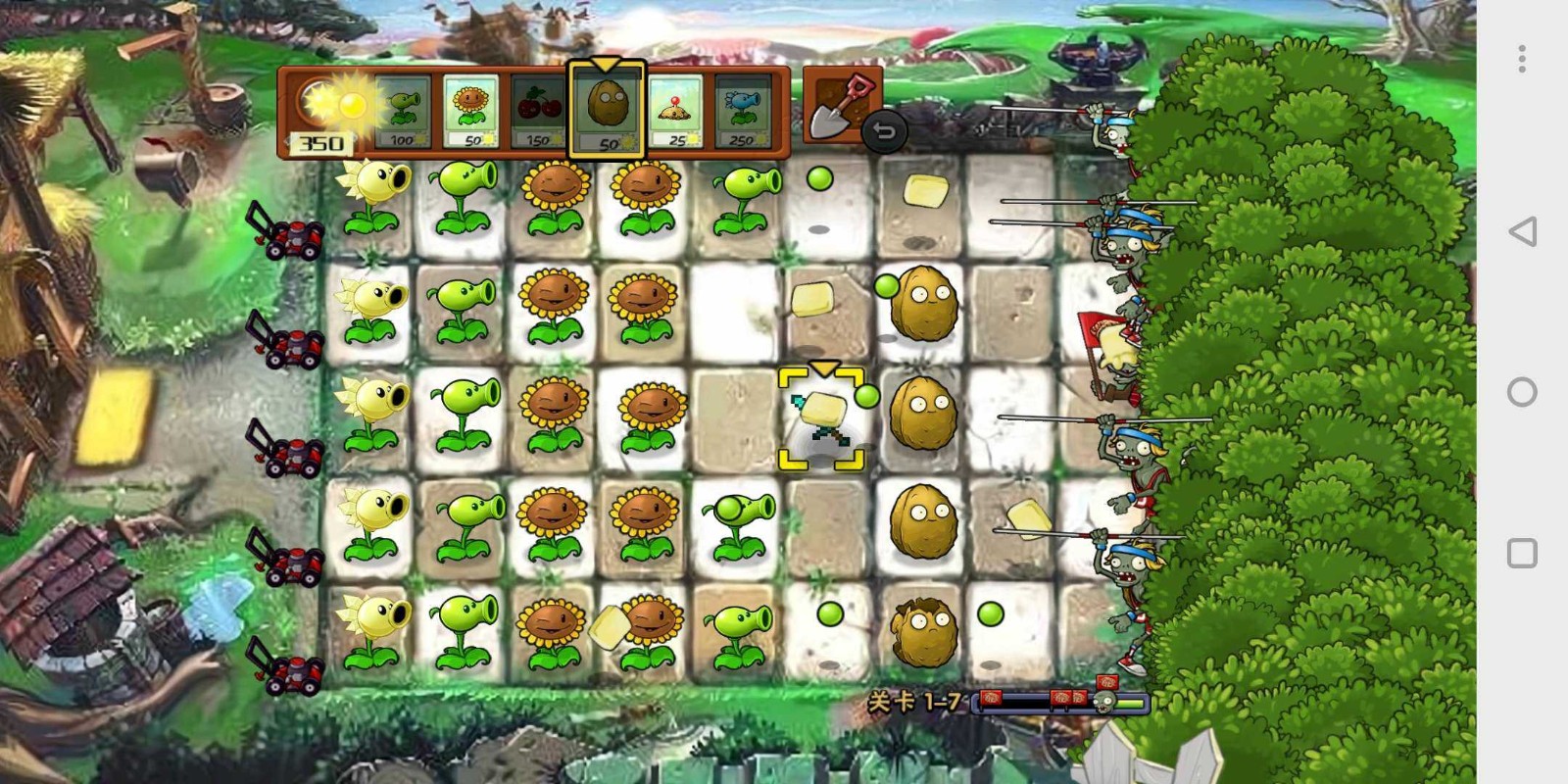Viewport: 1568px width, 784px height.
Task: Select the Potato Mine seed packet costing 25
Action: pyautogui.click(x=674, y=111)
